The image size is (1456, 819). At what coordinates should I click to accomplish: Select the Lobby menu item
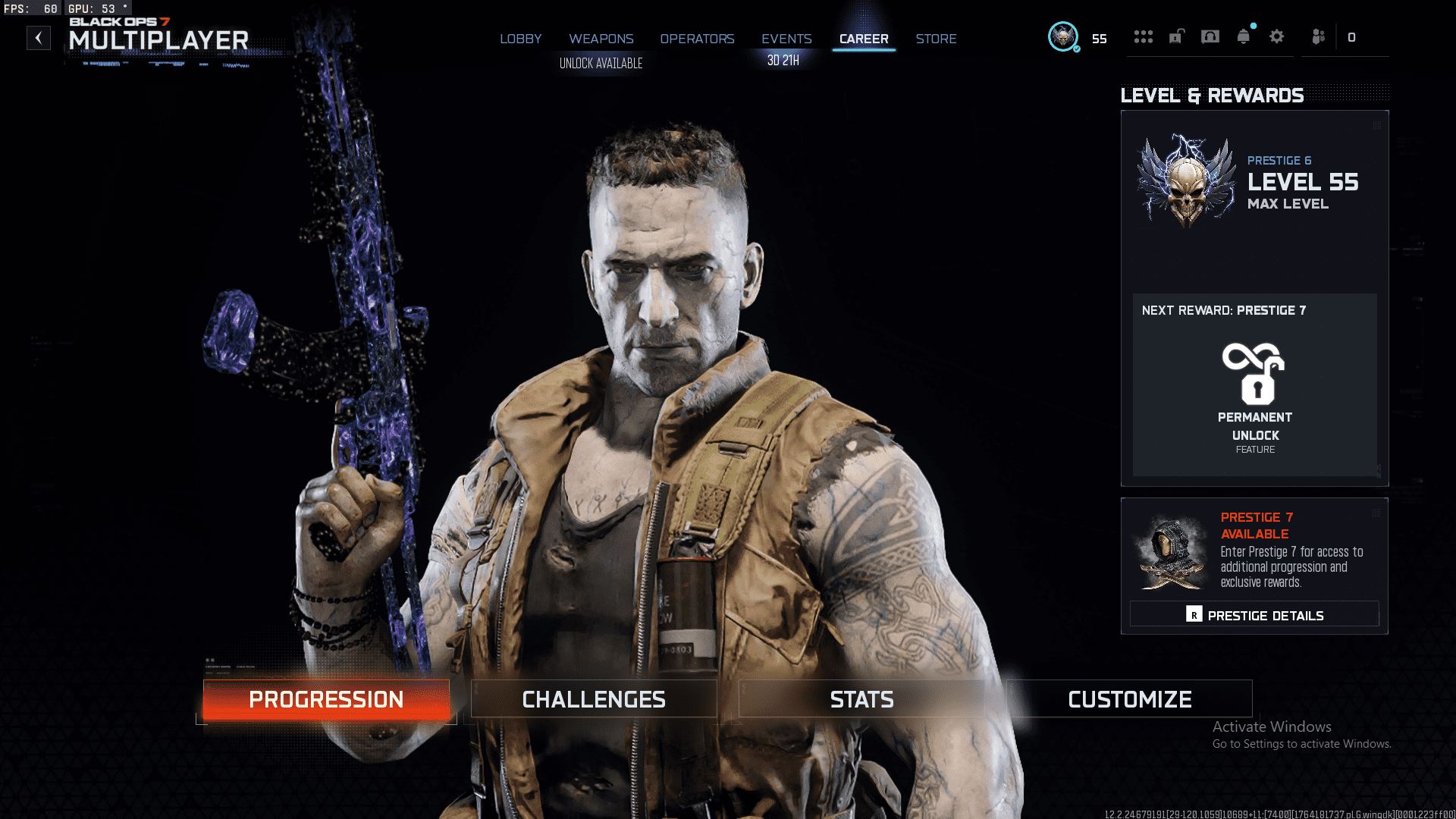click(520, 39)
